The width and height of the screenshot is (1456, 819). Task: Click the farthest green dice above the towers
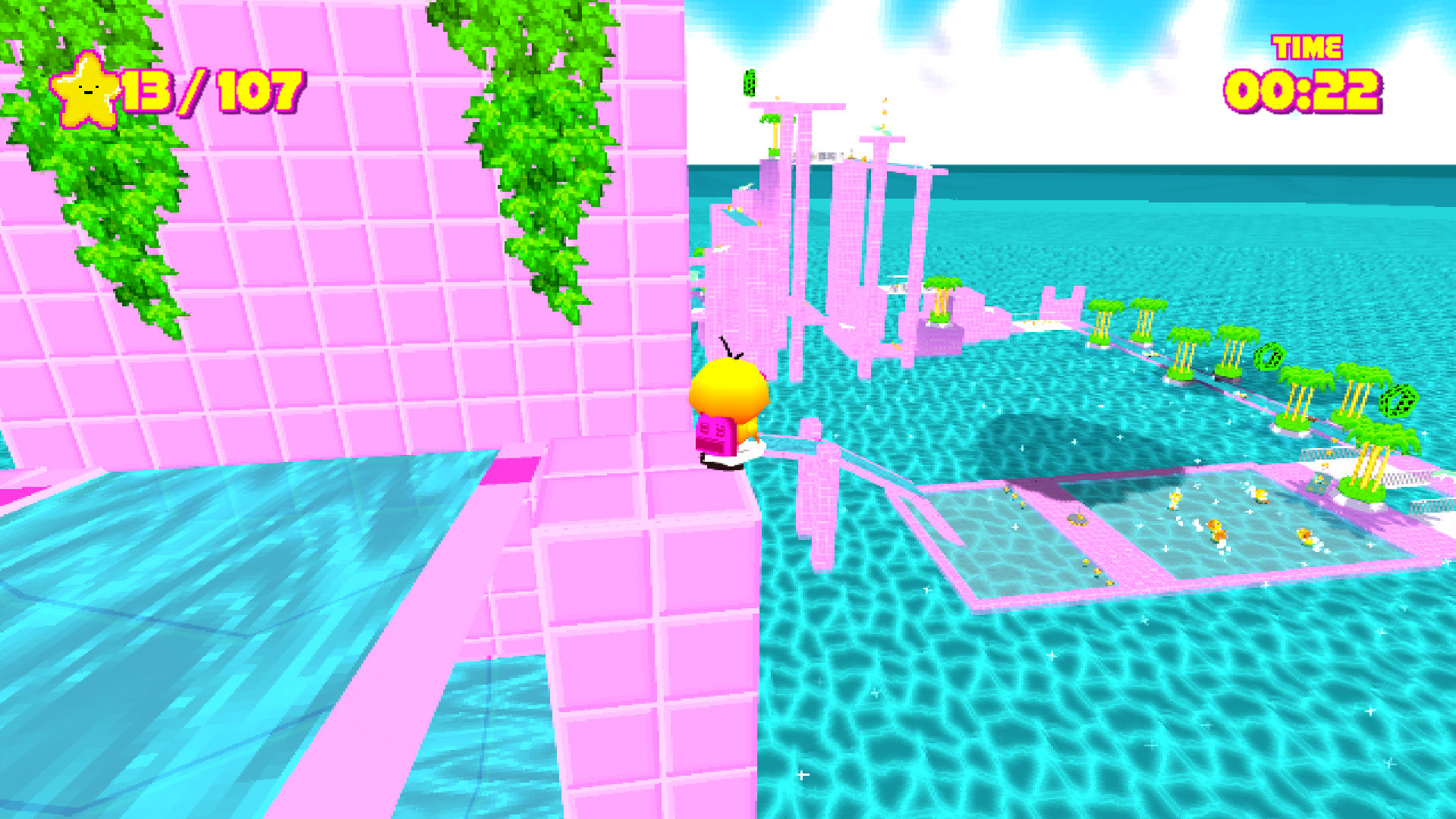[750, 85]
